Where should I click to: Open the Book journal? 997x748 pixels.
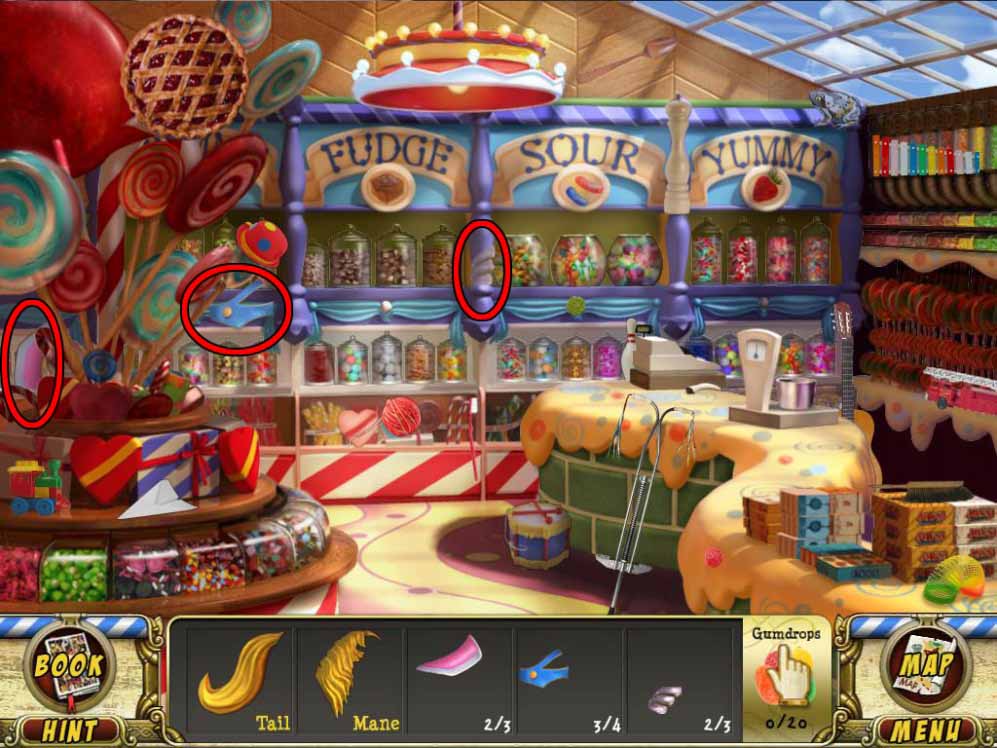69,667
